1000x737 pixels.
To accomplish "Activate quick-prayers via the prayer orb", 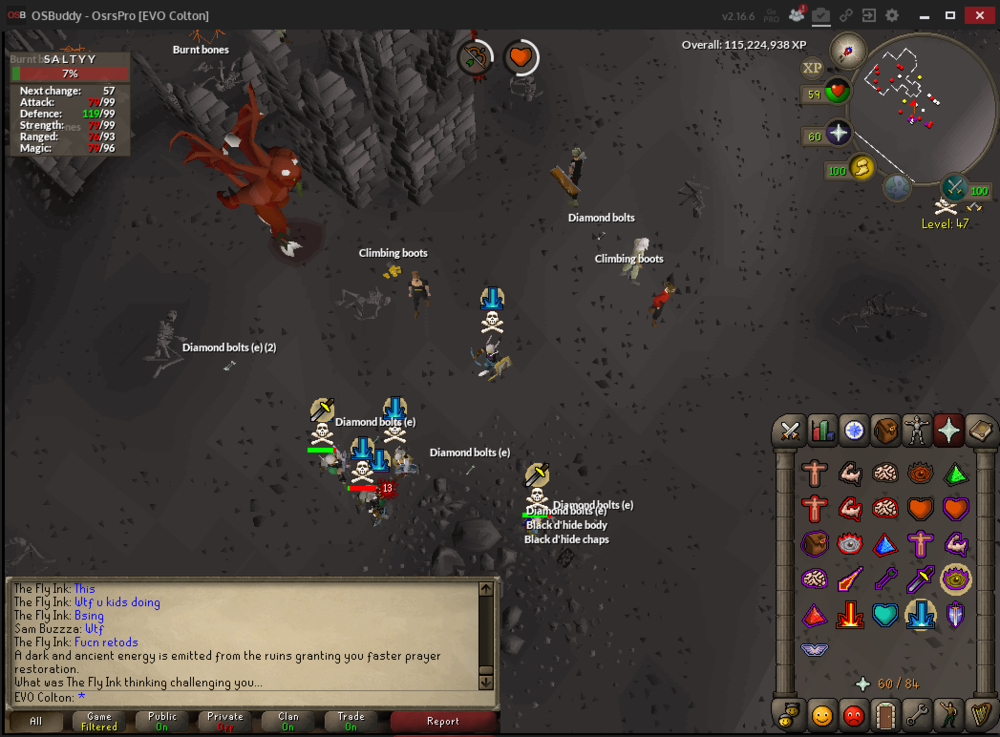I will pos(838,134).
